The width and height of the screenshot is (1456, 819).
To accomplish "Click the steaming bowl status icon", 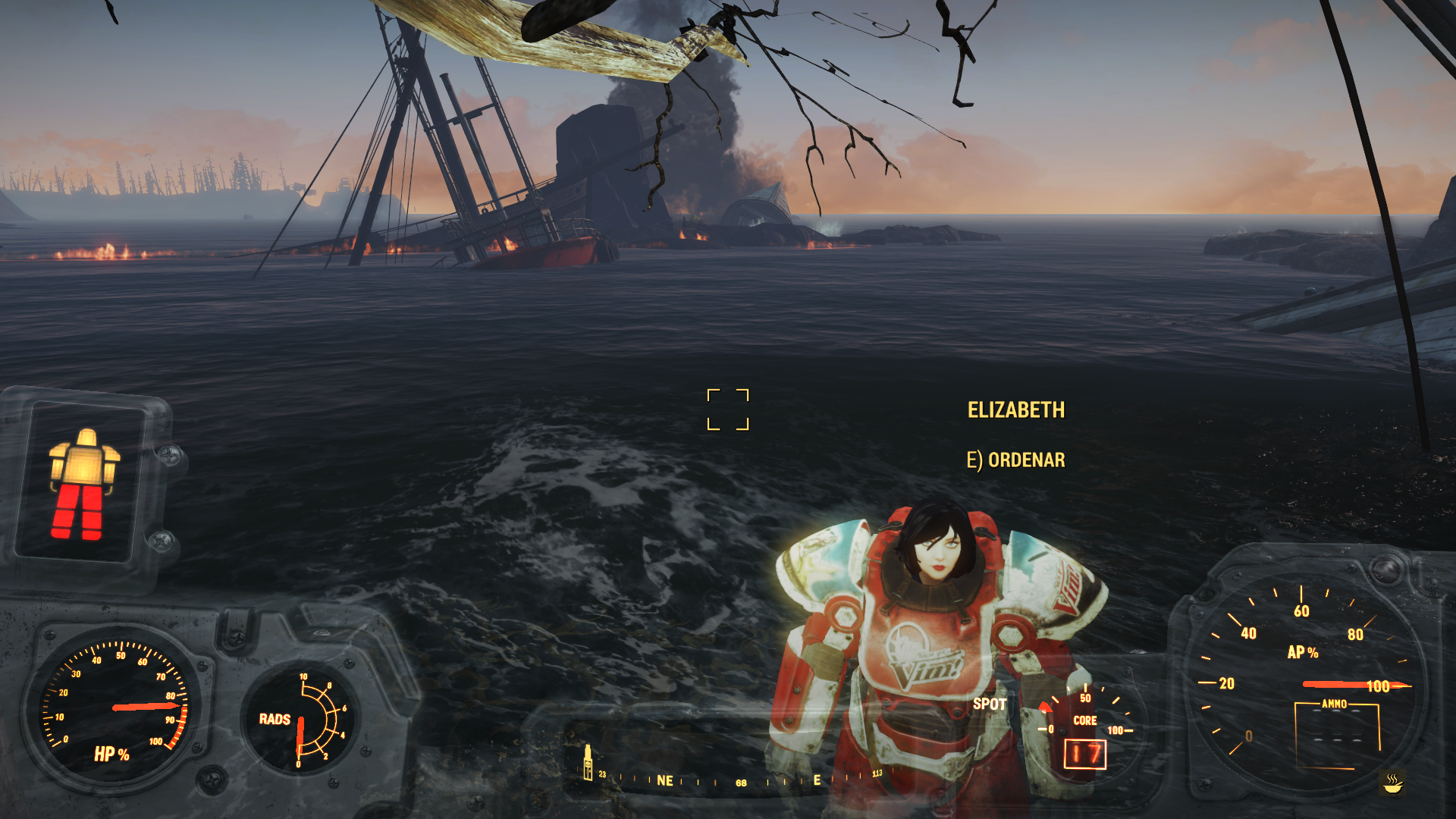I will [x=1392, y=783].
